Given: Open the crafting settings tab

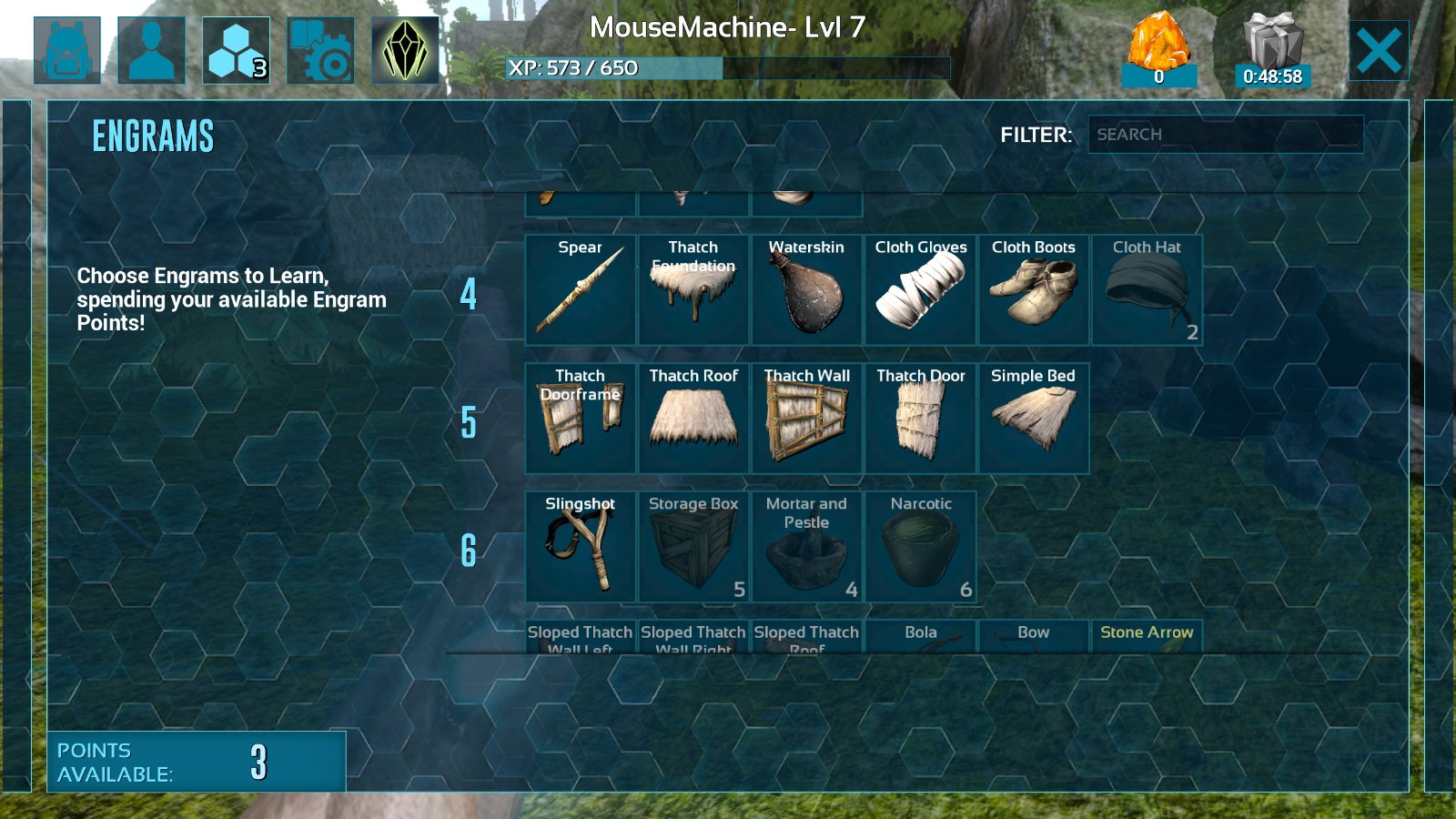Looking at the screenshot, I should pos(320,51).
